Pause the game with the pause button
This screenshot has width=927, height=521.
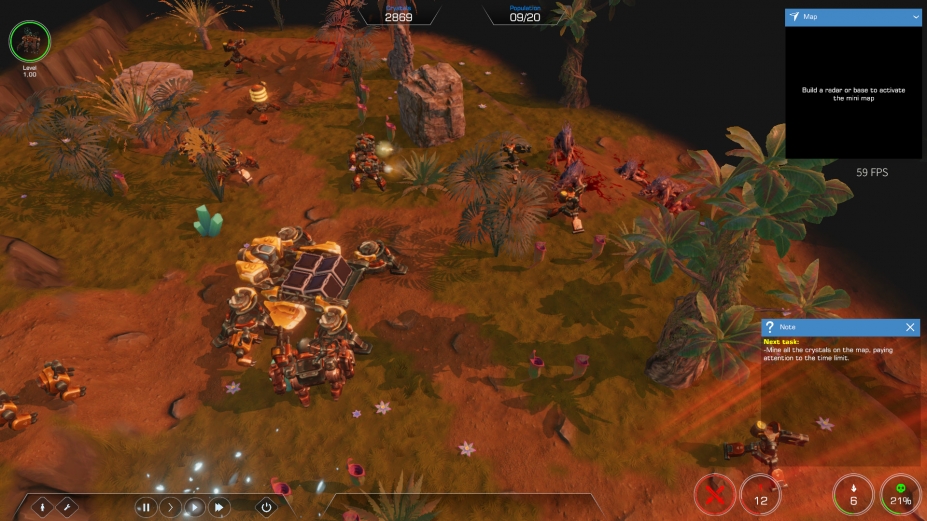pyautogui.click(x=146, y=507)
